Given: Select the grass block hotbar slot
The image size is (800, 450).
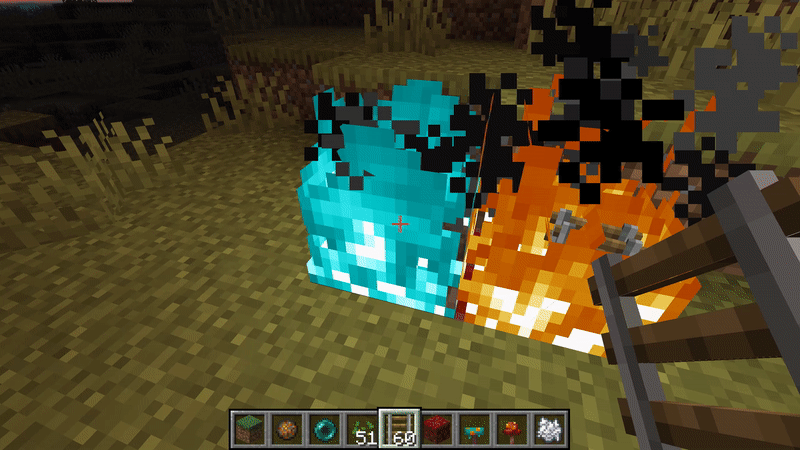Looking at the screenshot, I should (247, 428).
